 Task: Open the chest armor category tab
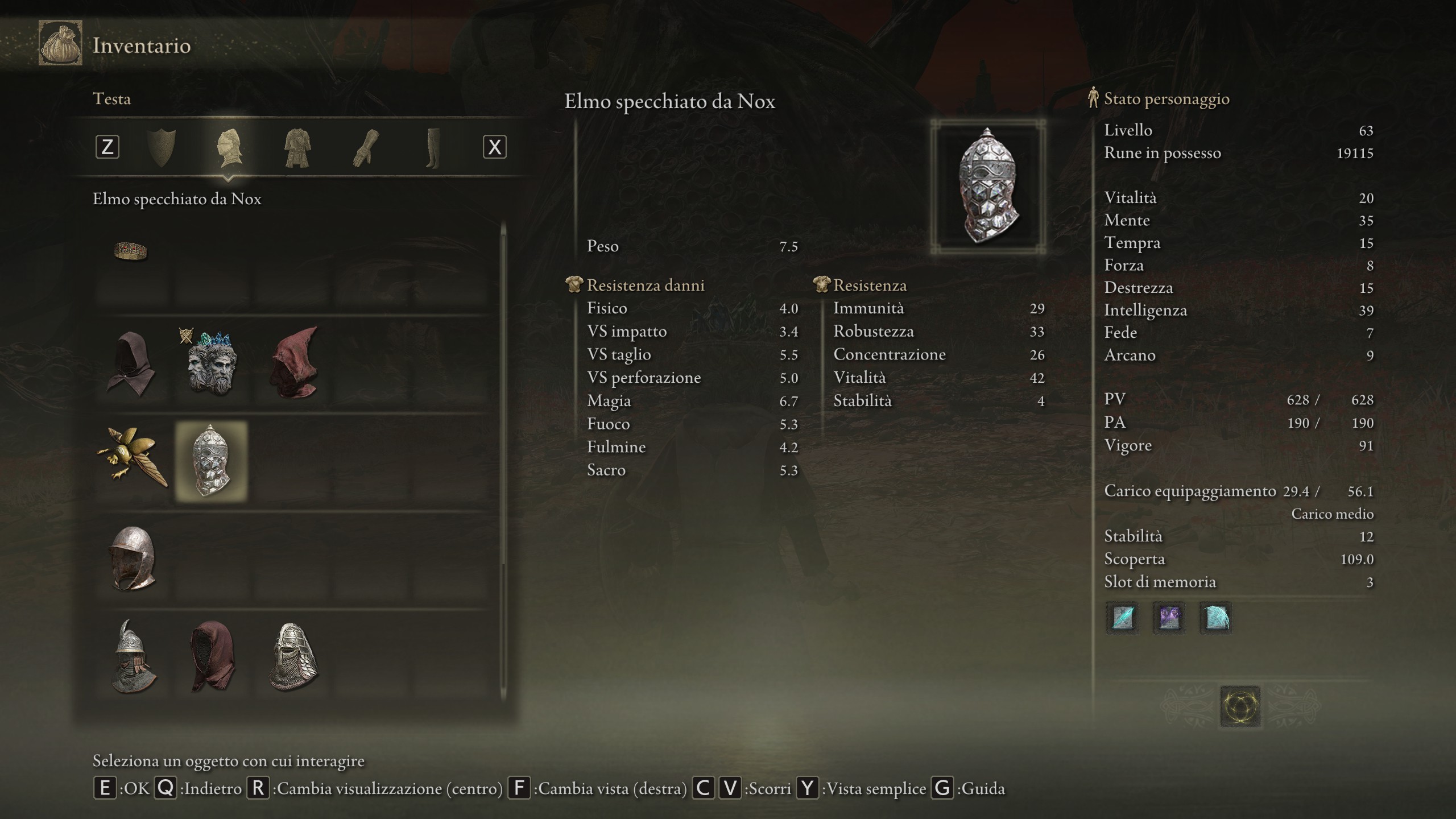click(297, 148)
